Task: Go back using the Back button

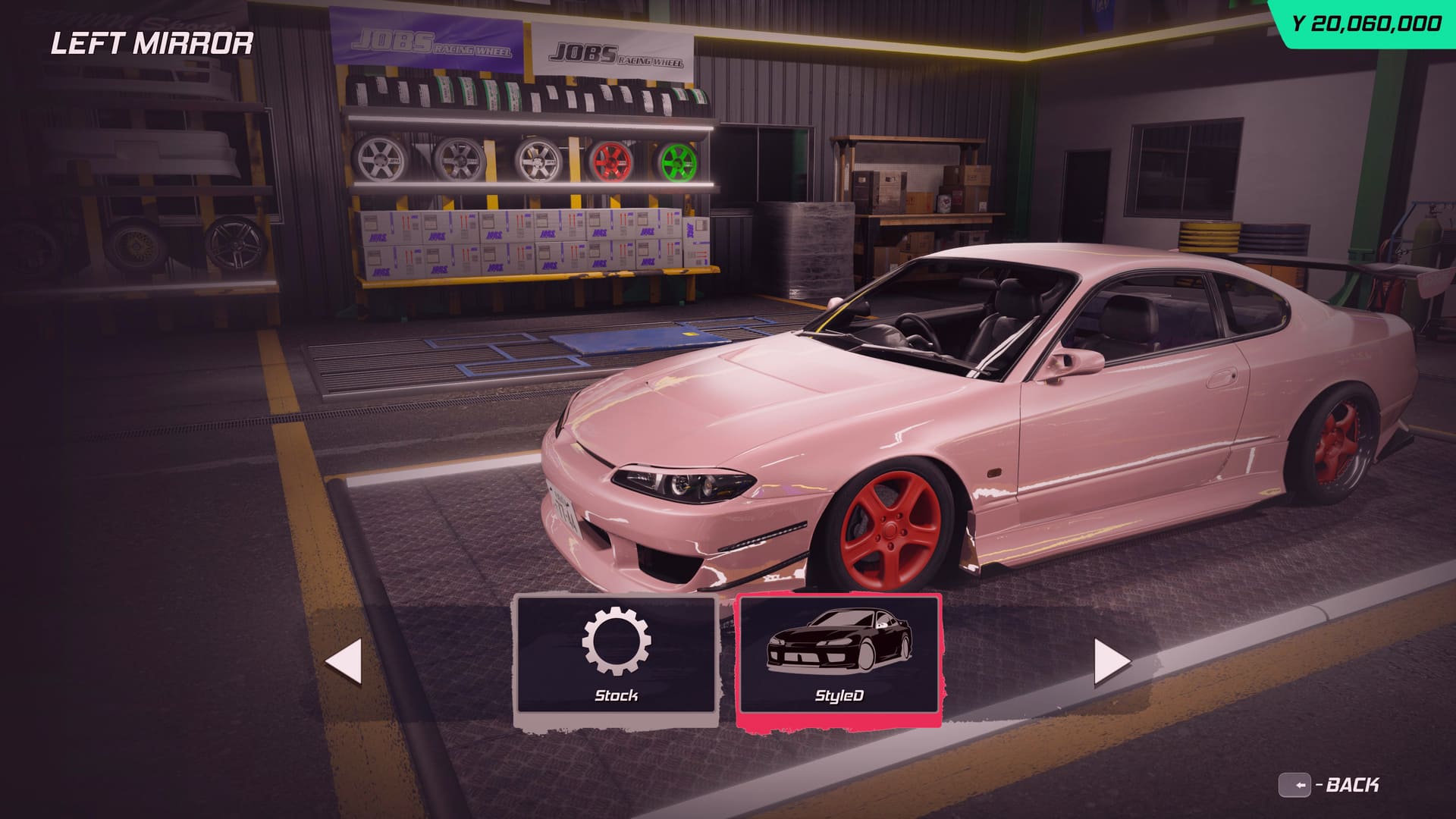Action: tap(1329, 785)
